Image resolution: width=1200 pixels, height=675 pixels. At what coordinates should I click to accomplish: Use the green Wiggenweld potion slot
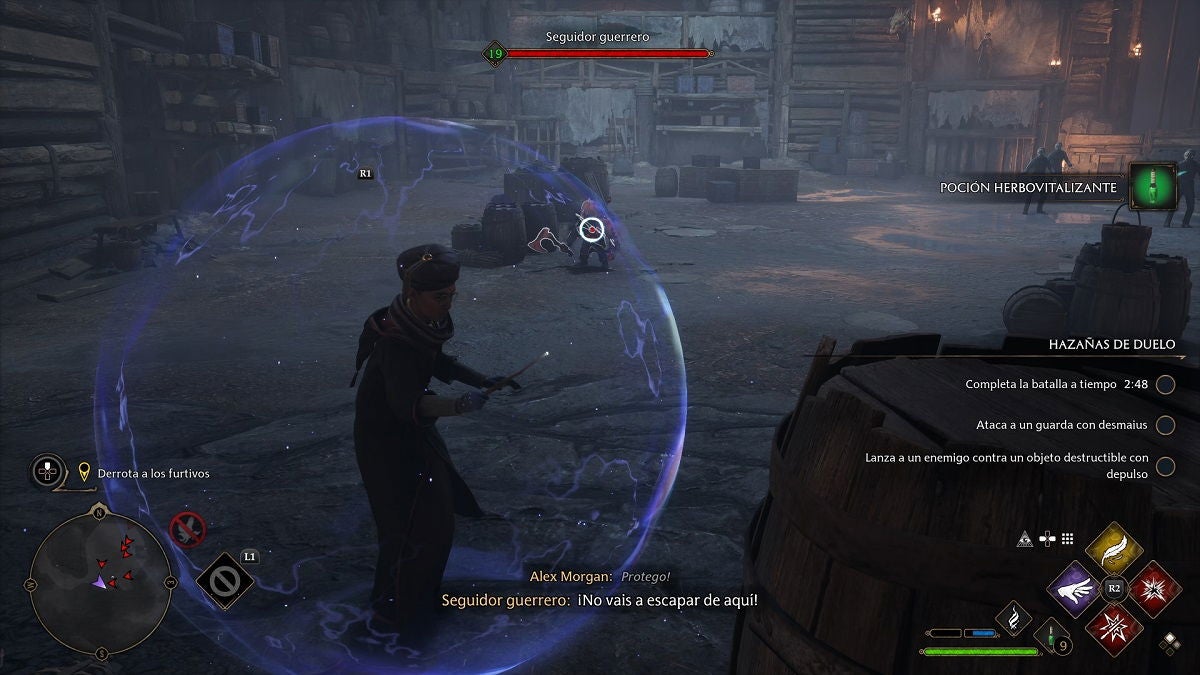[x=1051, y=634]
